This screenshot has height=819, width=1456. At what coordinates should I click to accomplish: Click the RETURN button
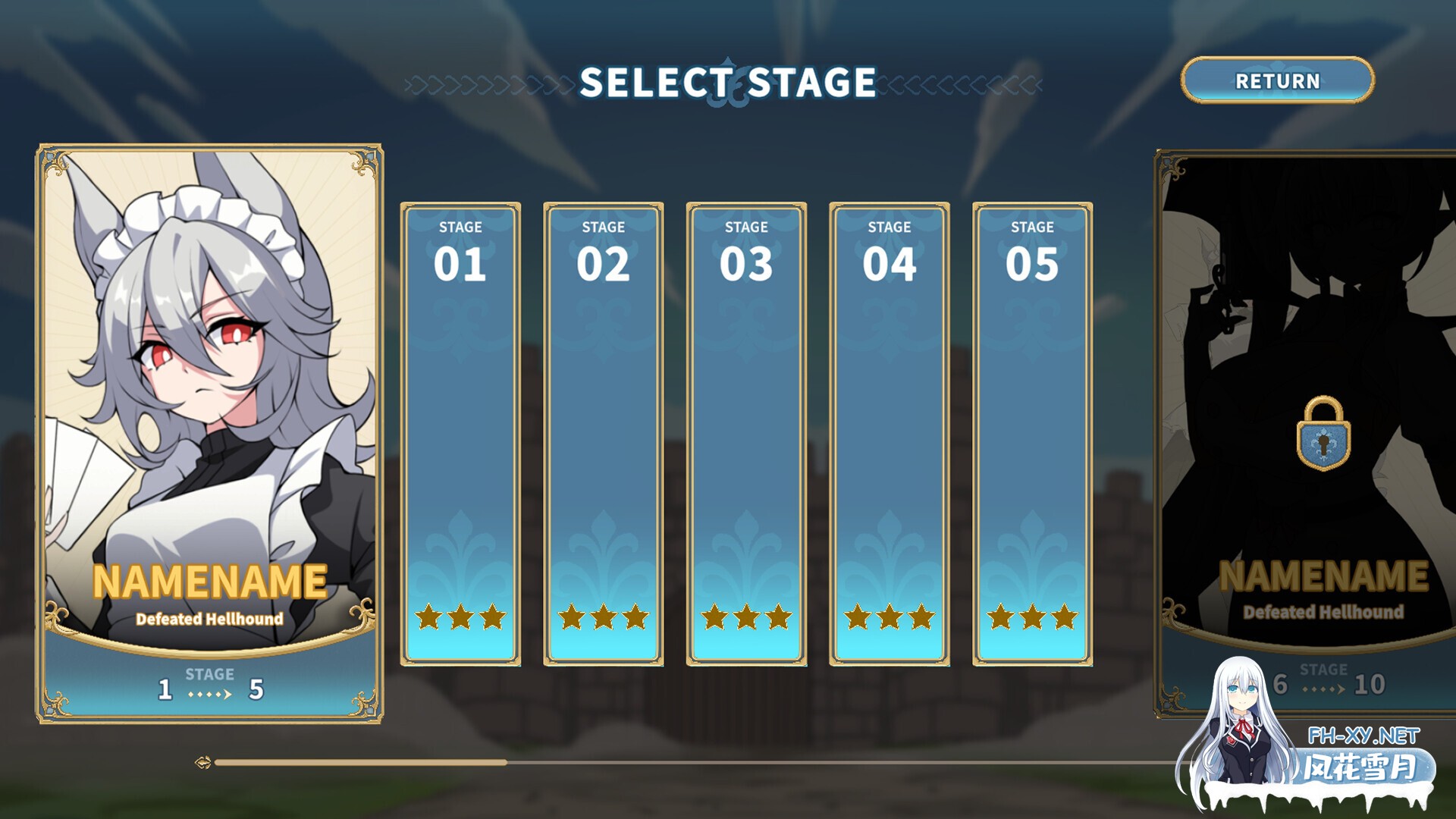point(1277,80)
